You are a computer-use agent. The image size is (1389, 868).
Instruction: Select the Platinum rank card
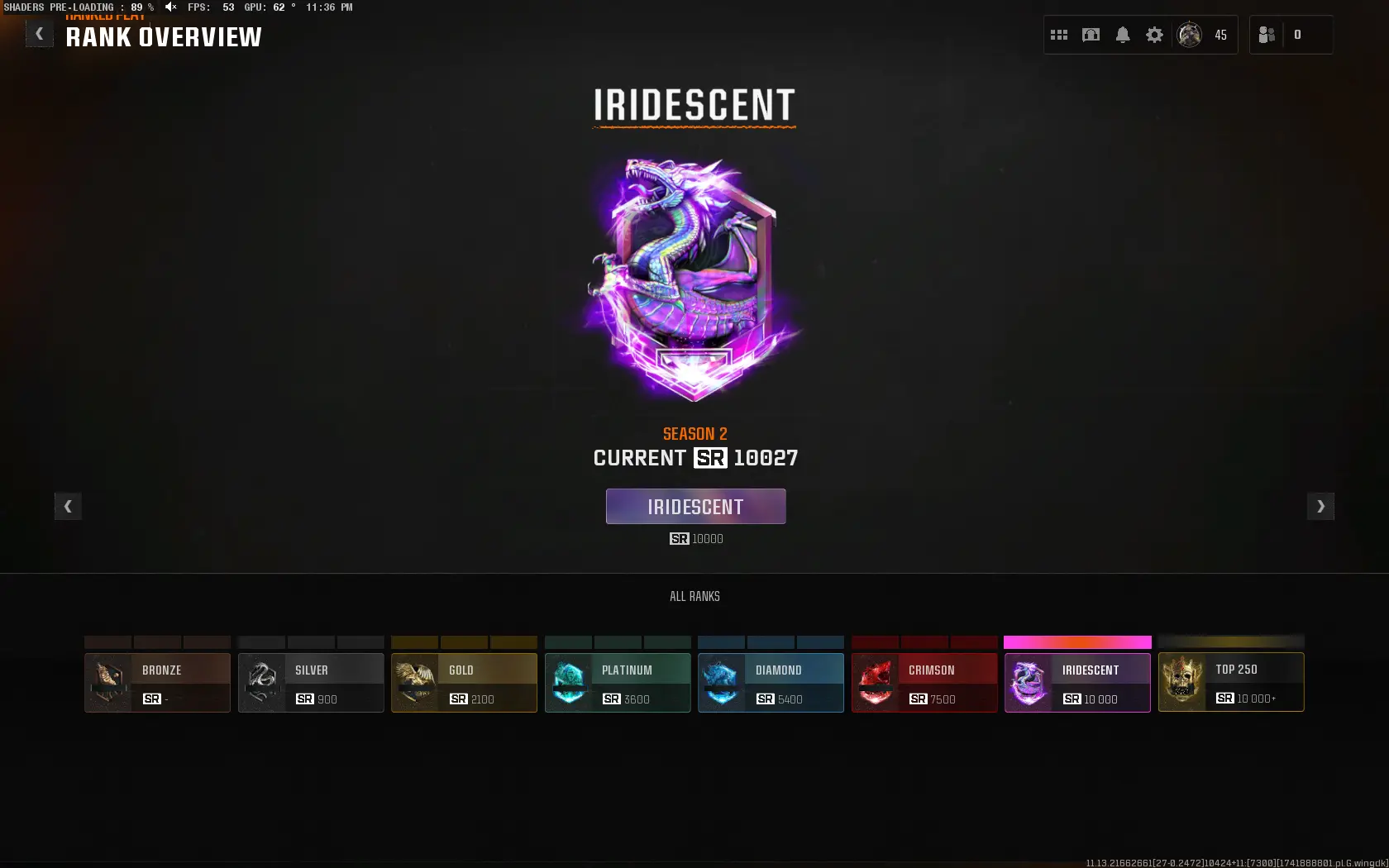click(x=617, y=682)
